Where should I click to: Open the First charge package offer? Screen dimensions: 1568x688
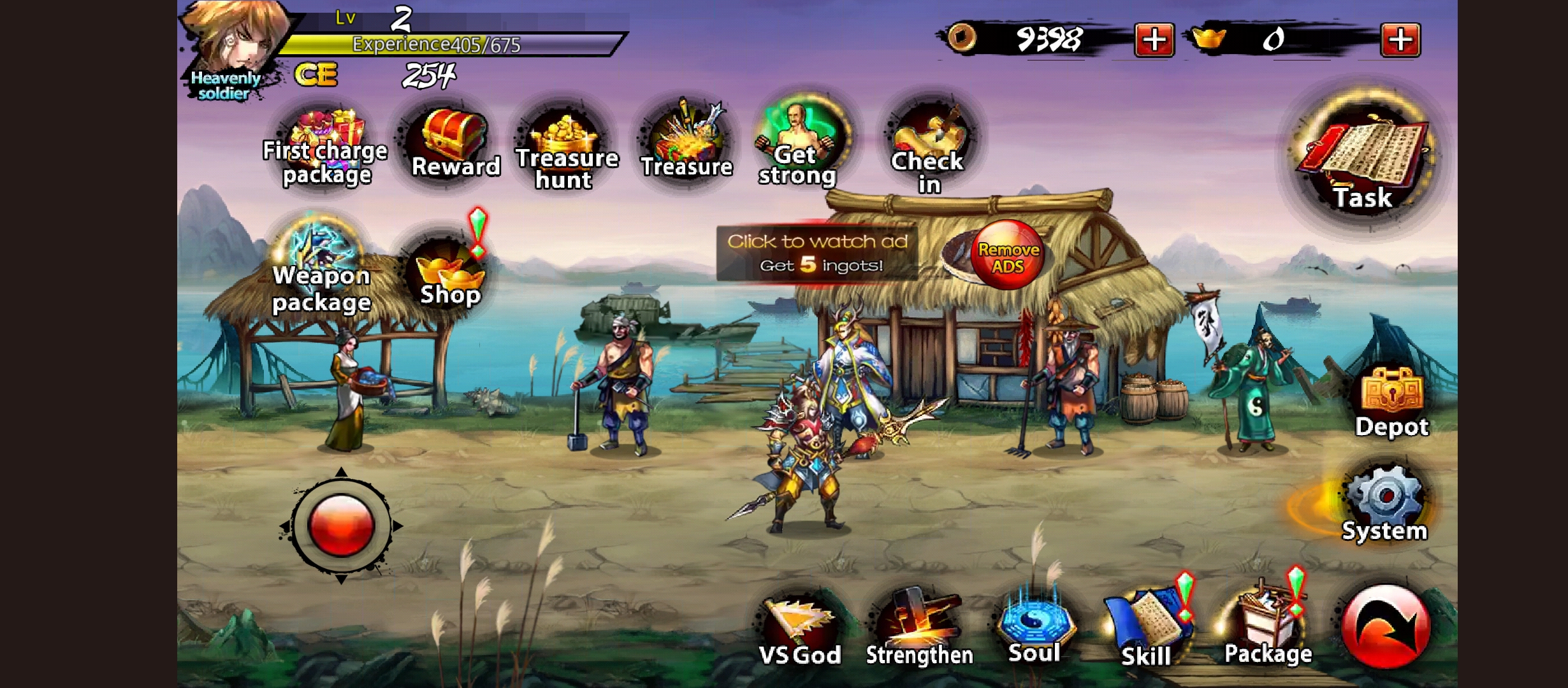click(326, 146)
